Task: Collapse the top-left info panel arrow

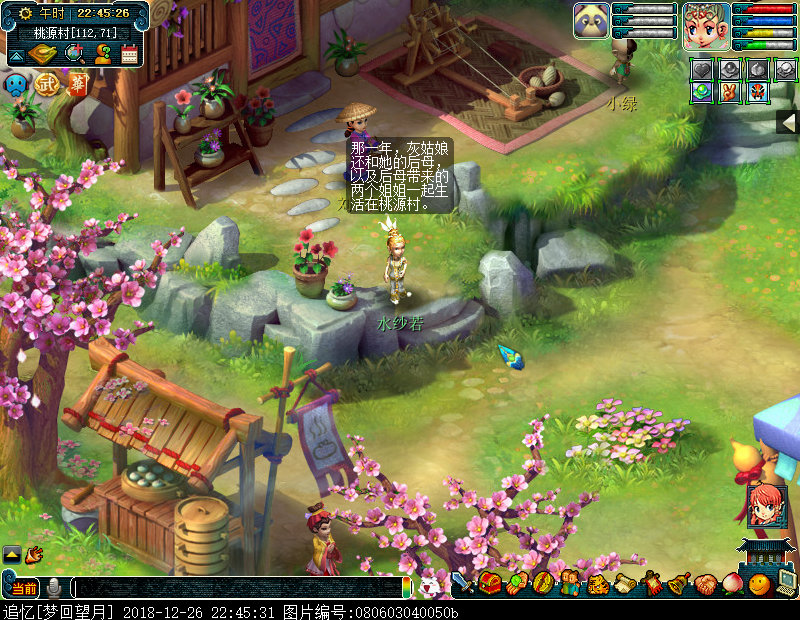Action: pos(17,55)
